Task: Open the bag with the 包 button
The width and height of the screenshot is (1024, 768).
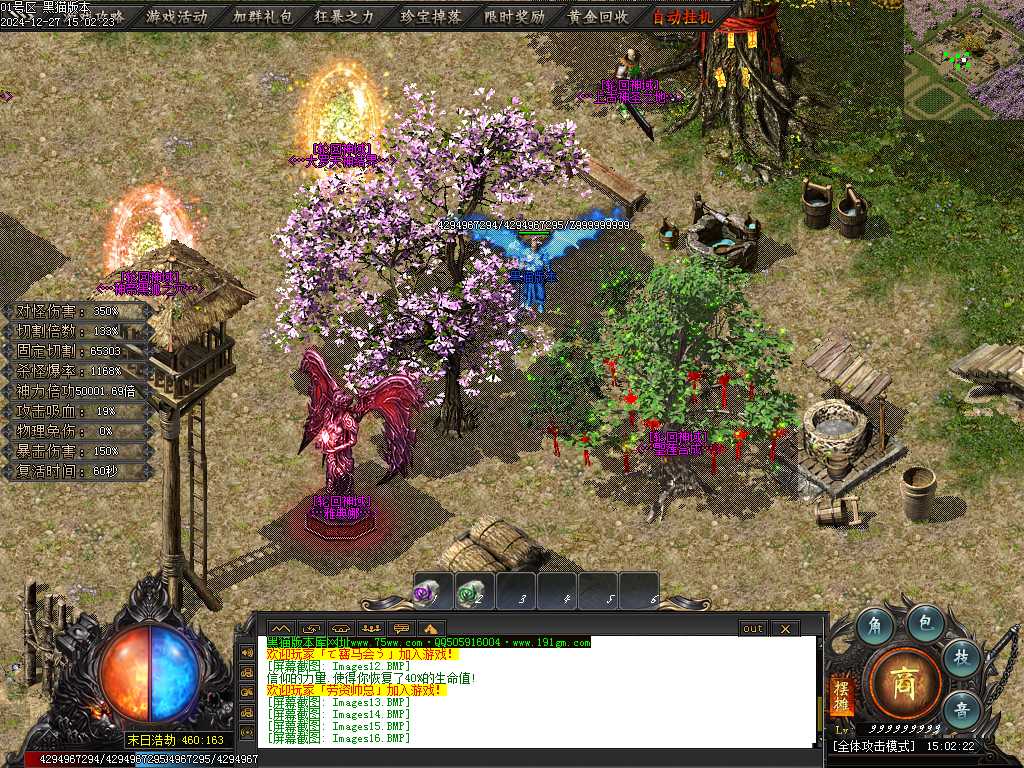Action: point(926,622)
